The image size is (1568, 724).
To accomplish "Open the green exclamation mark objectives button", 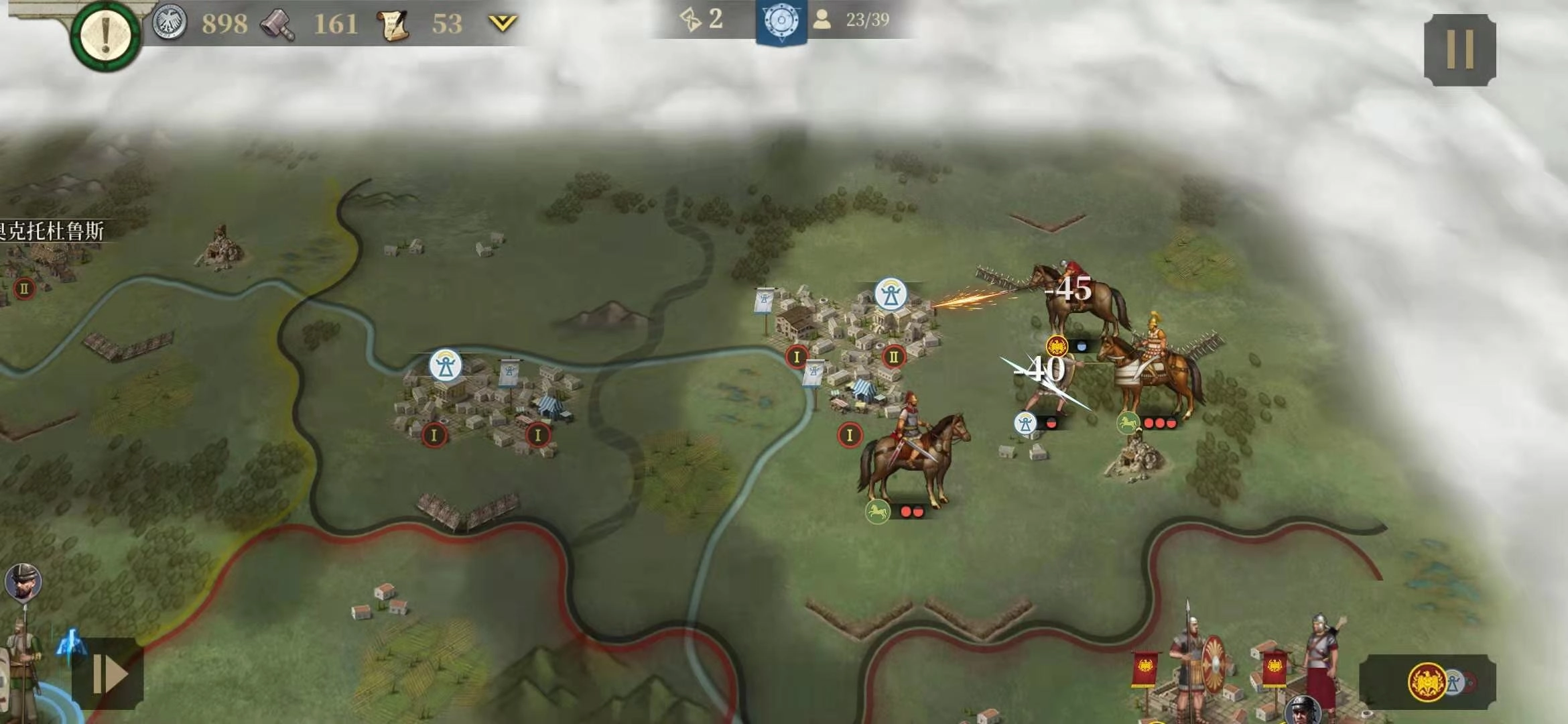I will pos(105,35).
